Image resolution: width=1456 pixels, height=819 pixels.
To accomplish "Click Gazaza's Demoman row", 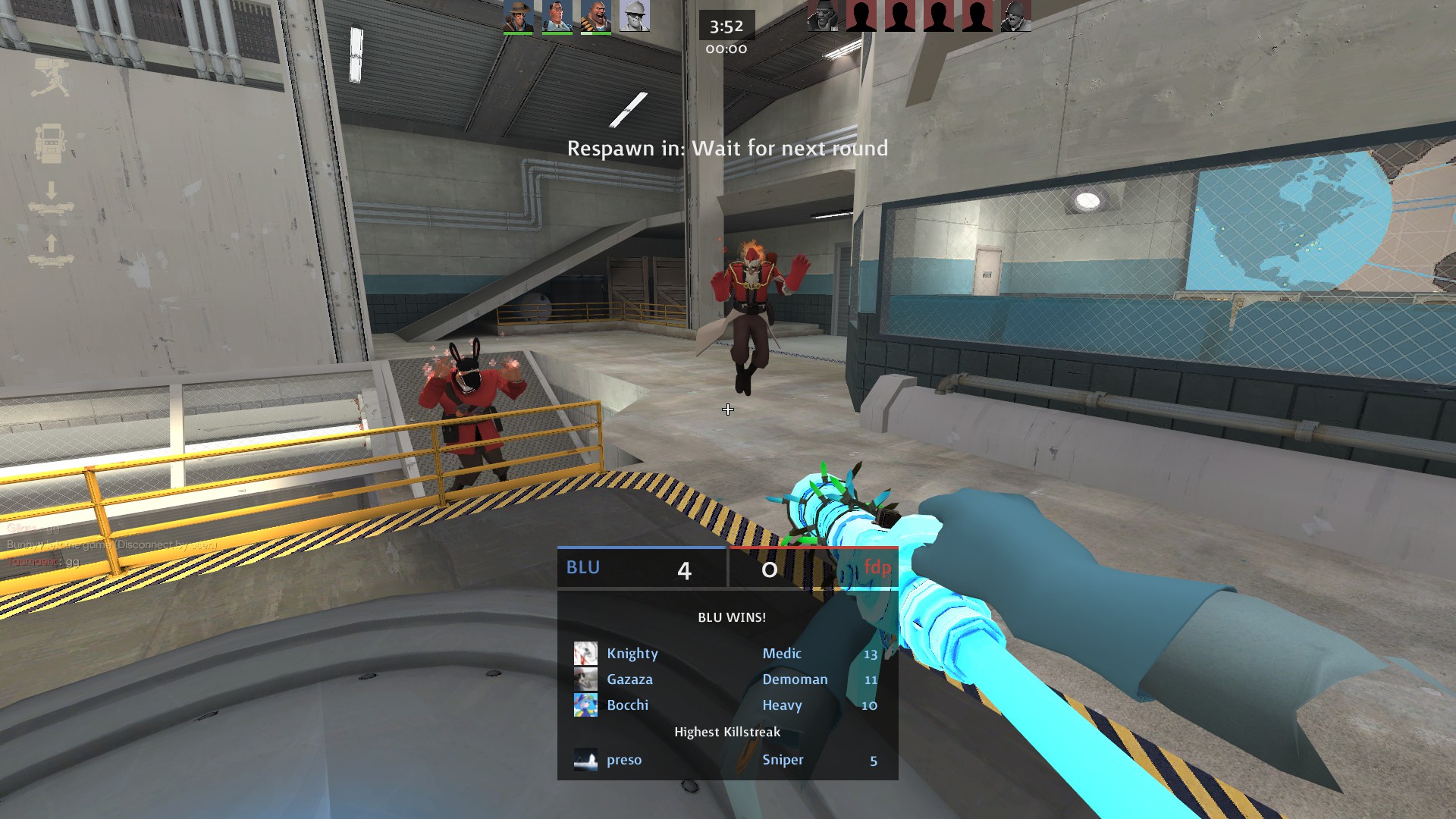I will (726, 679).
